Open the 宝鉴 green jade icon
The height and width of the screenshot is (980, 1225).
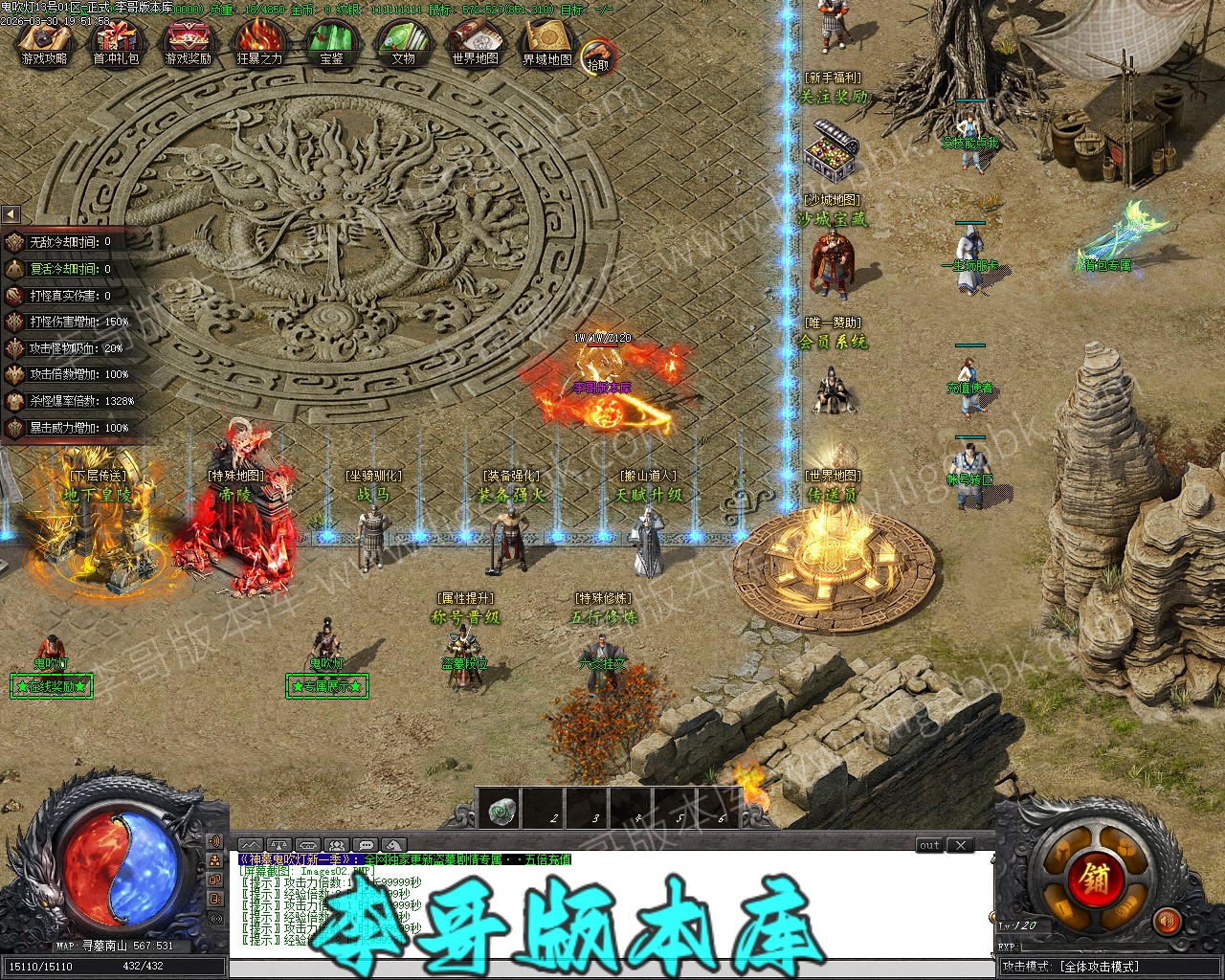click(x=331, y=44)
